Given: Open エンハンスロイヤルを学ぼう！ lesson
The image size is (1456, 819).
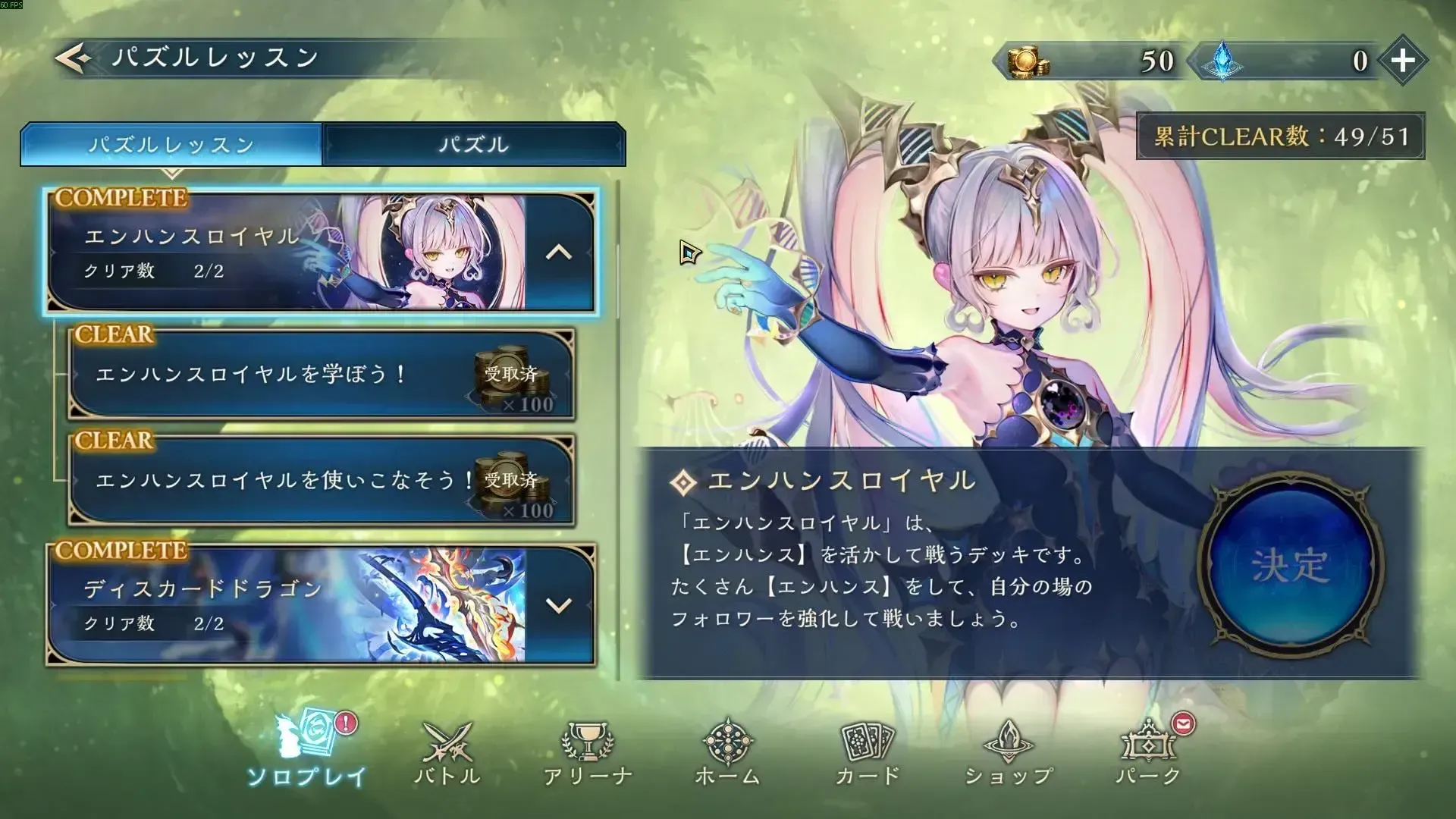Looking at the screenshot, I should (303, 375).
